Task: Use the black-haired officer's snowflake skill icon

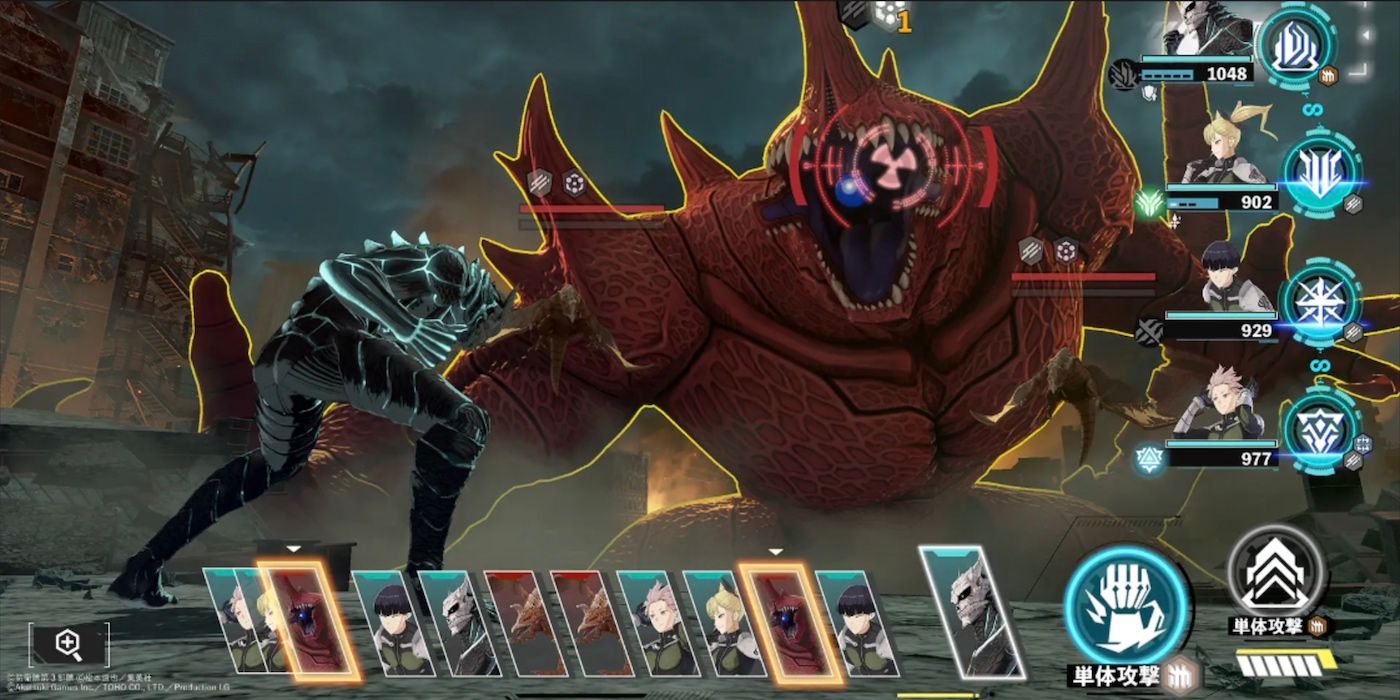Action: [x=1321, y=301]
